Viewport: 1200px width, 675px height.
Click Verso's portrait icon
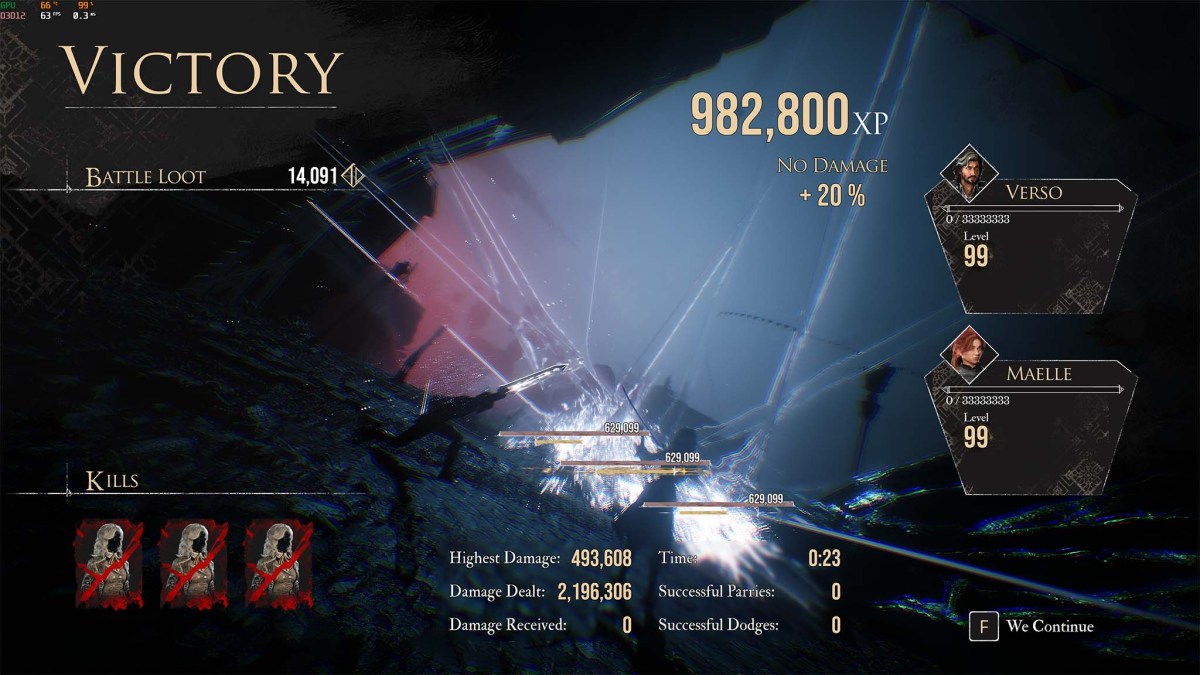pyautogui.click(x=965, y=172)
